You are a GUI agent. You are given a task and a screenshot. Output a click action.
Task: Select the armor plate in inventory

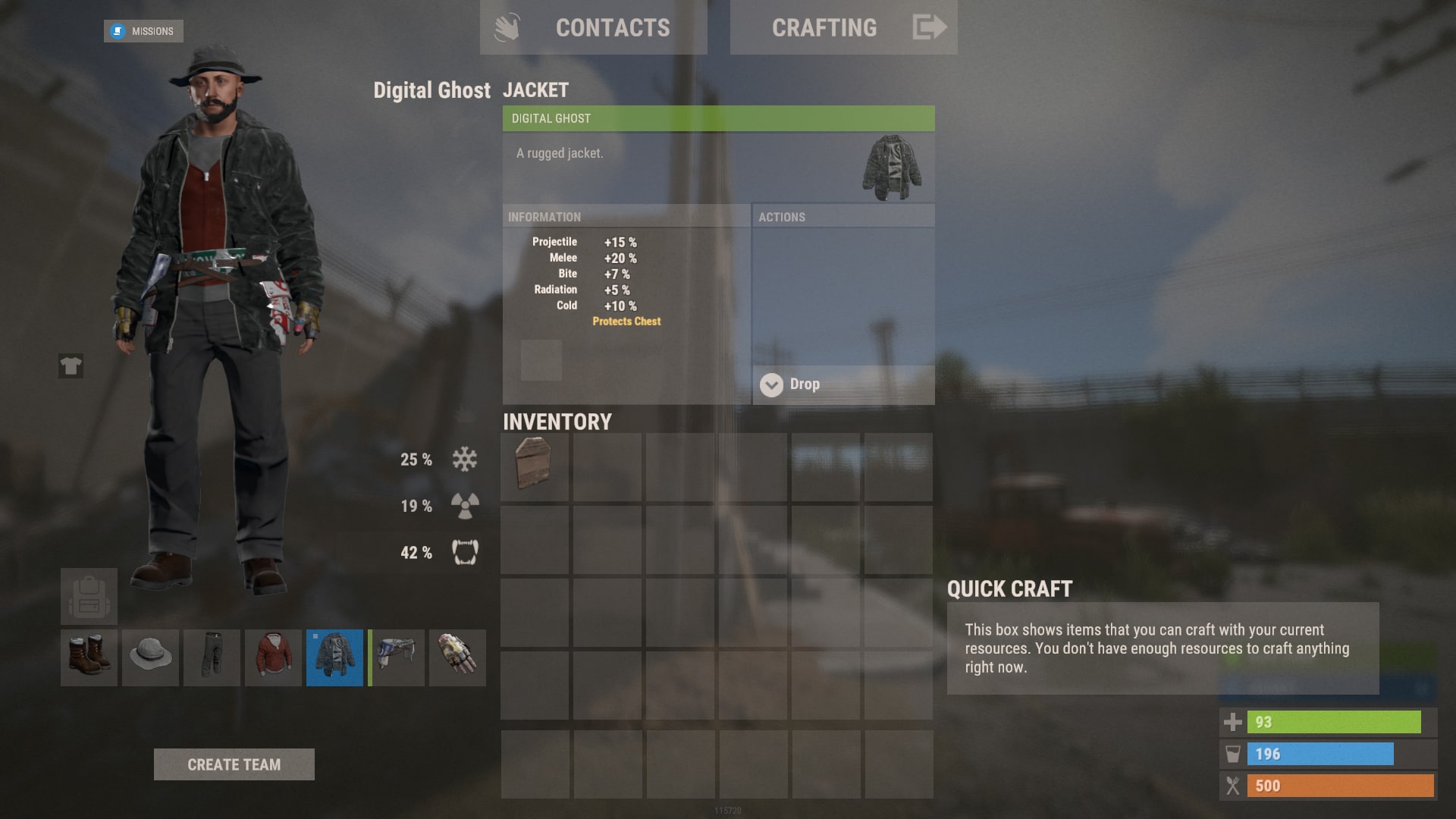tap(535, 467)
